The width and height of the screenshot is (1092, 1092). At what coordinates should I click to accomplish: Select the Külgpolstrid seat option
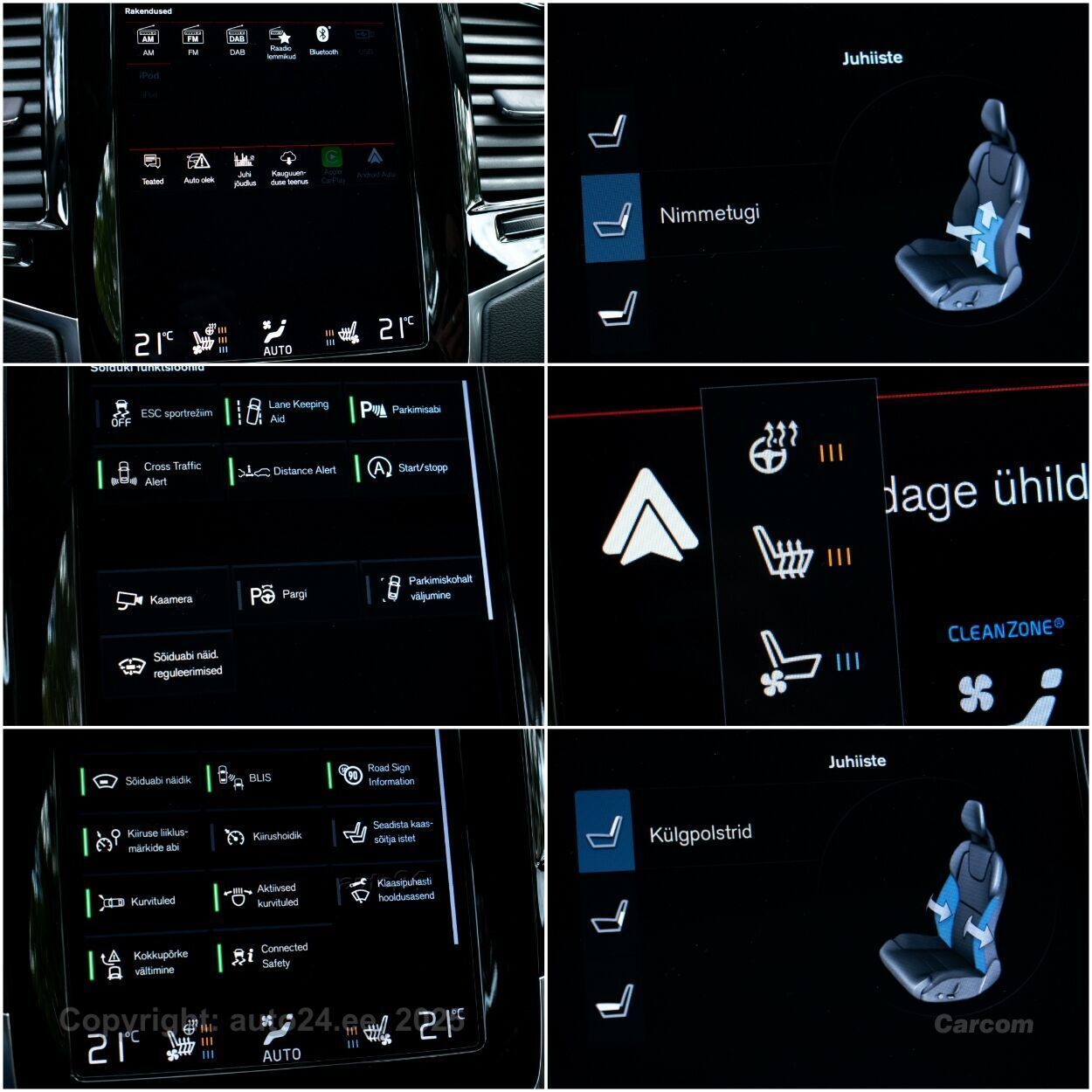click(x=605, y=831)
